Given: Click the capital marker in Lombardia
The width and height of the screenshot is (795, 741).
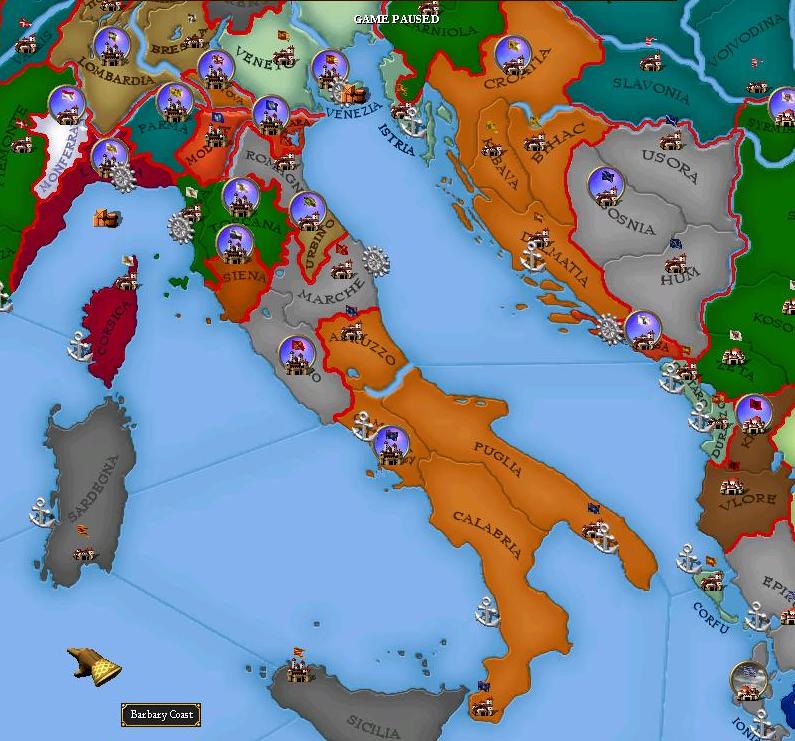Looking at the screenshot, I should coord(111,45).
